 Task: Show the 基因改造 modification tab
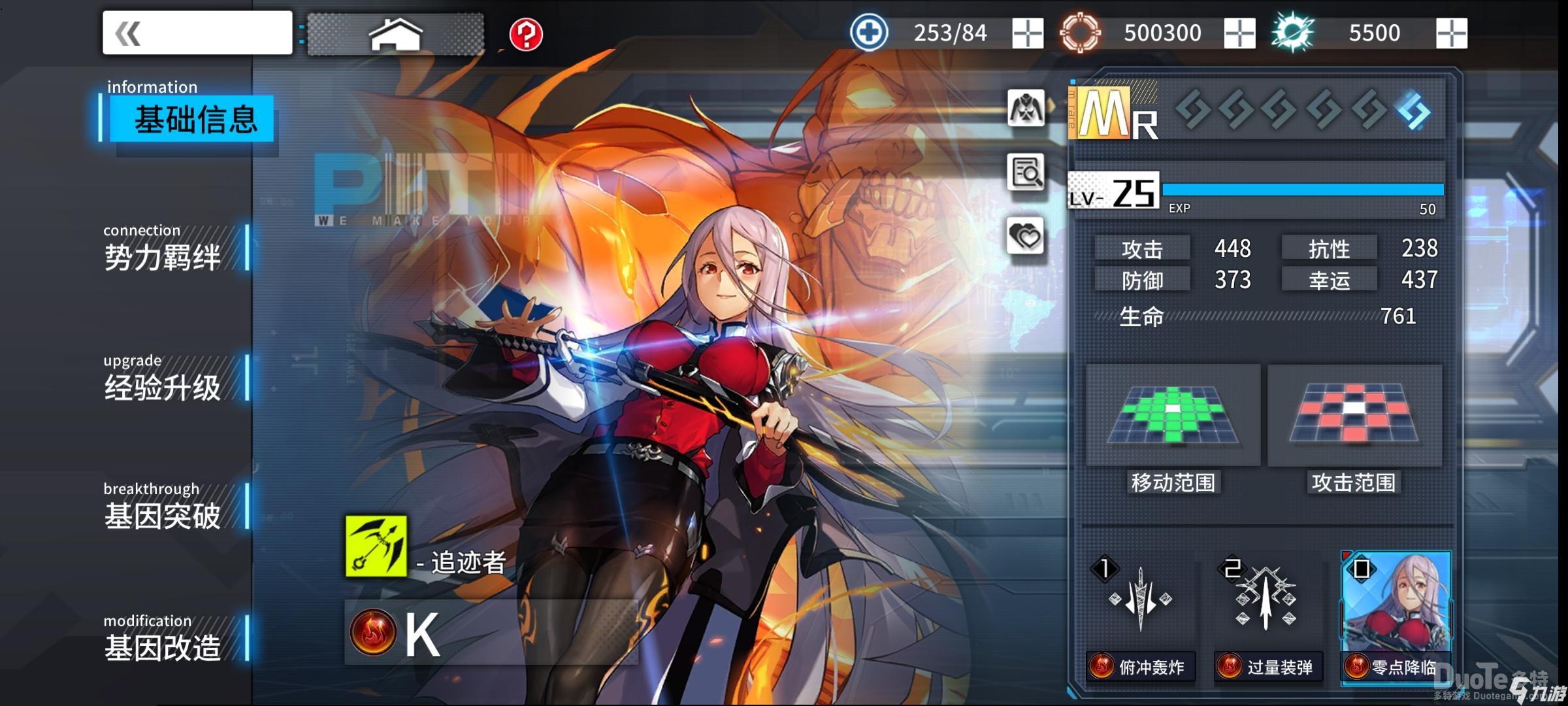coord(163,639)
